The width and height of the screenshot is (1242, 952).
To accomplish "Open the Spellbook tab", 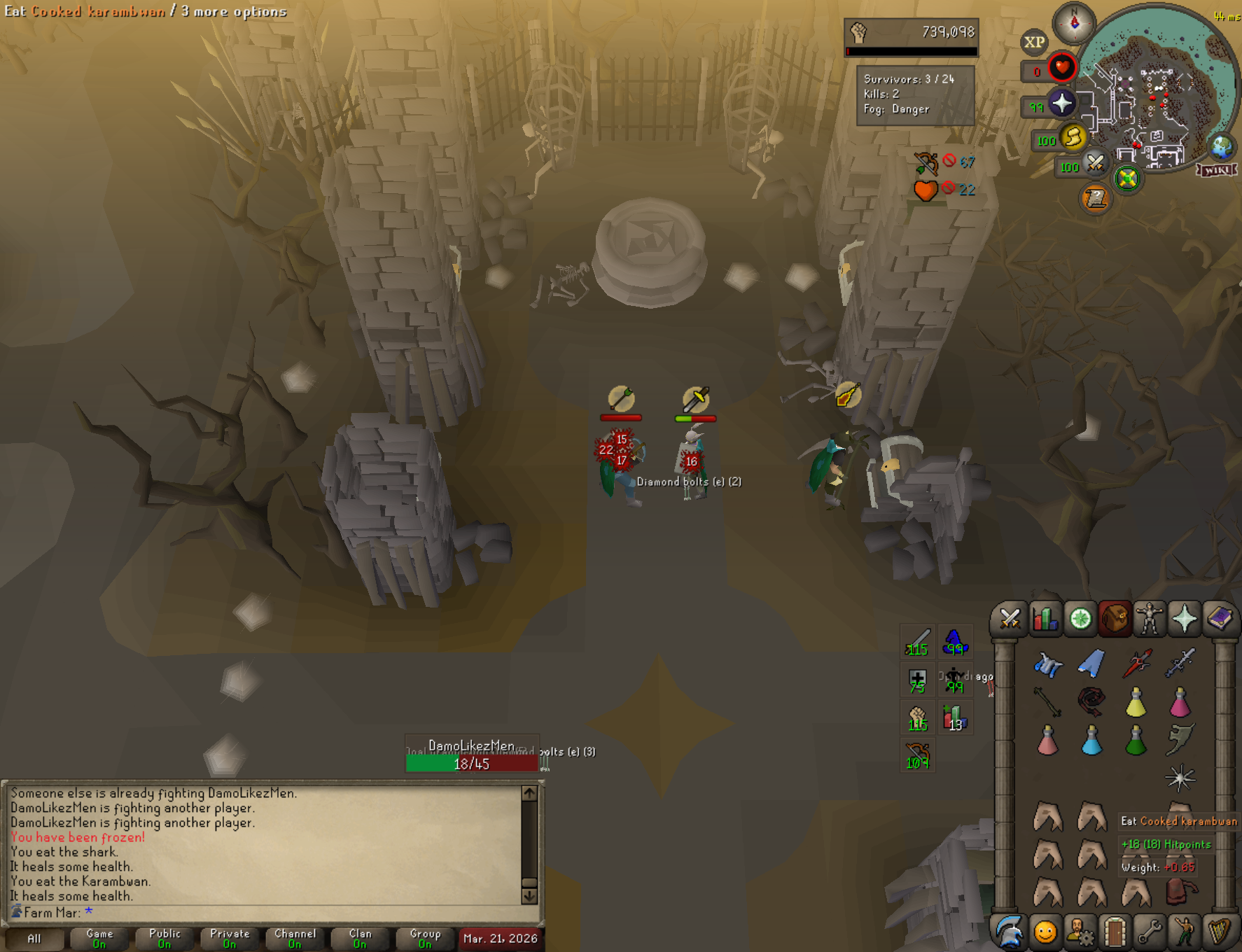I will [1219, 619].
